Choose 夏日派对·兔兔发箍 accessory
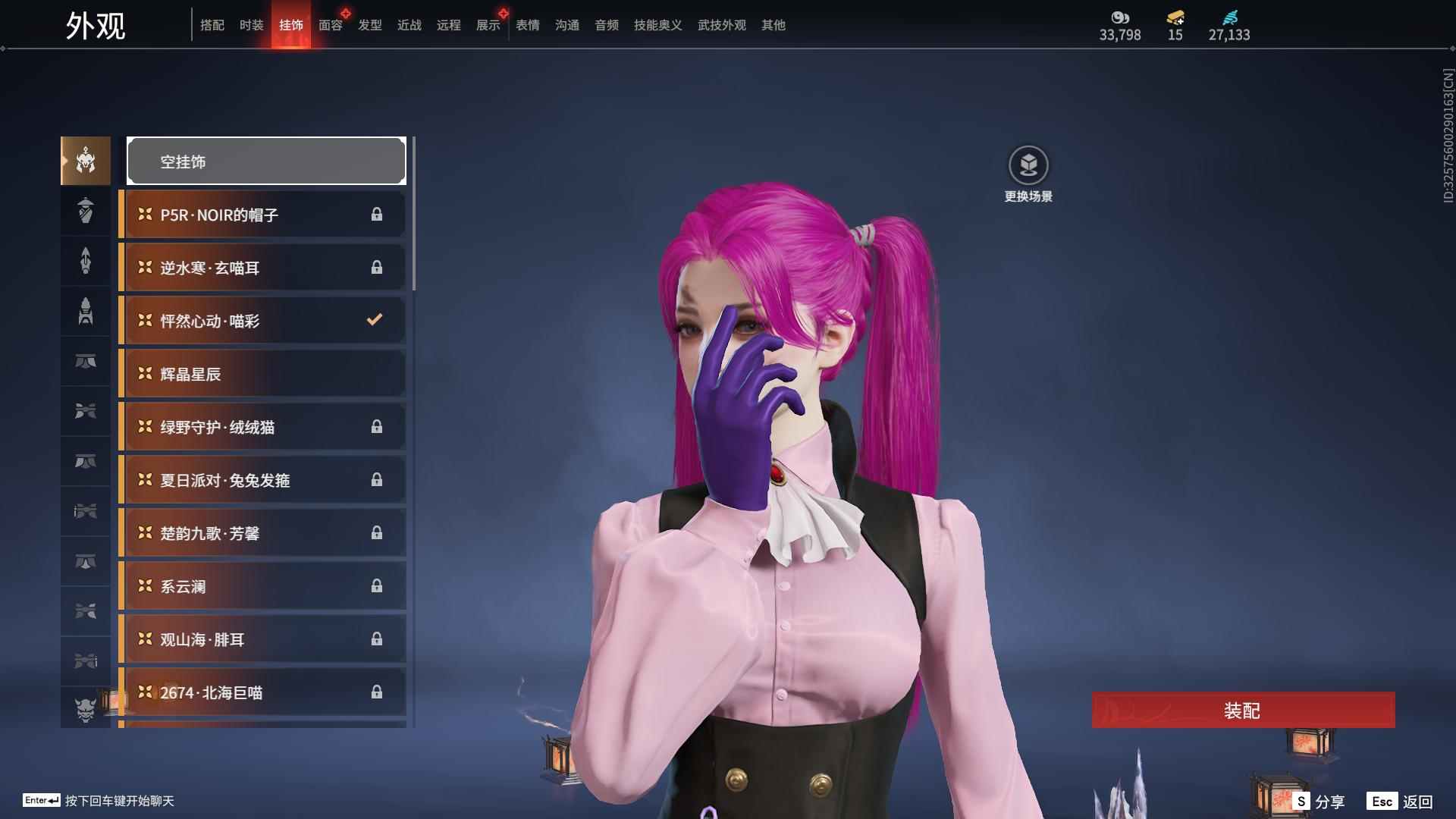 pyautogui.click(x=262, y=480)
